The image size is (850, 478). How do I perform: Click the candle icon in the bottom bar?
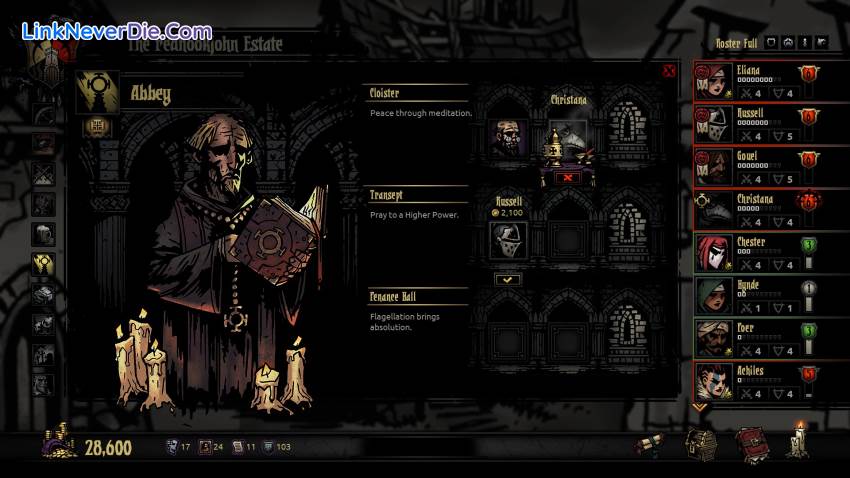(x=797, y=441)
